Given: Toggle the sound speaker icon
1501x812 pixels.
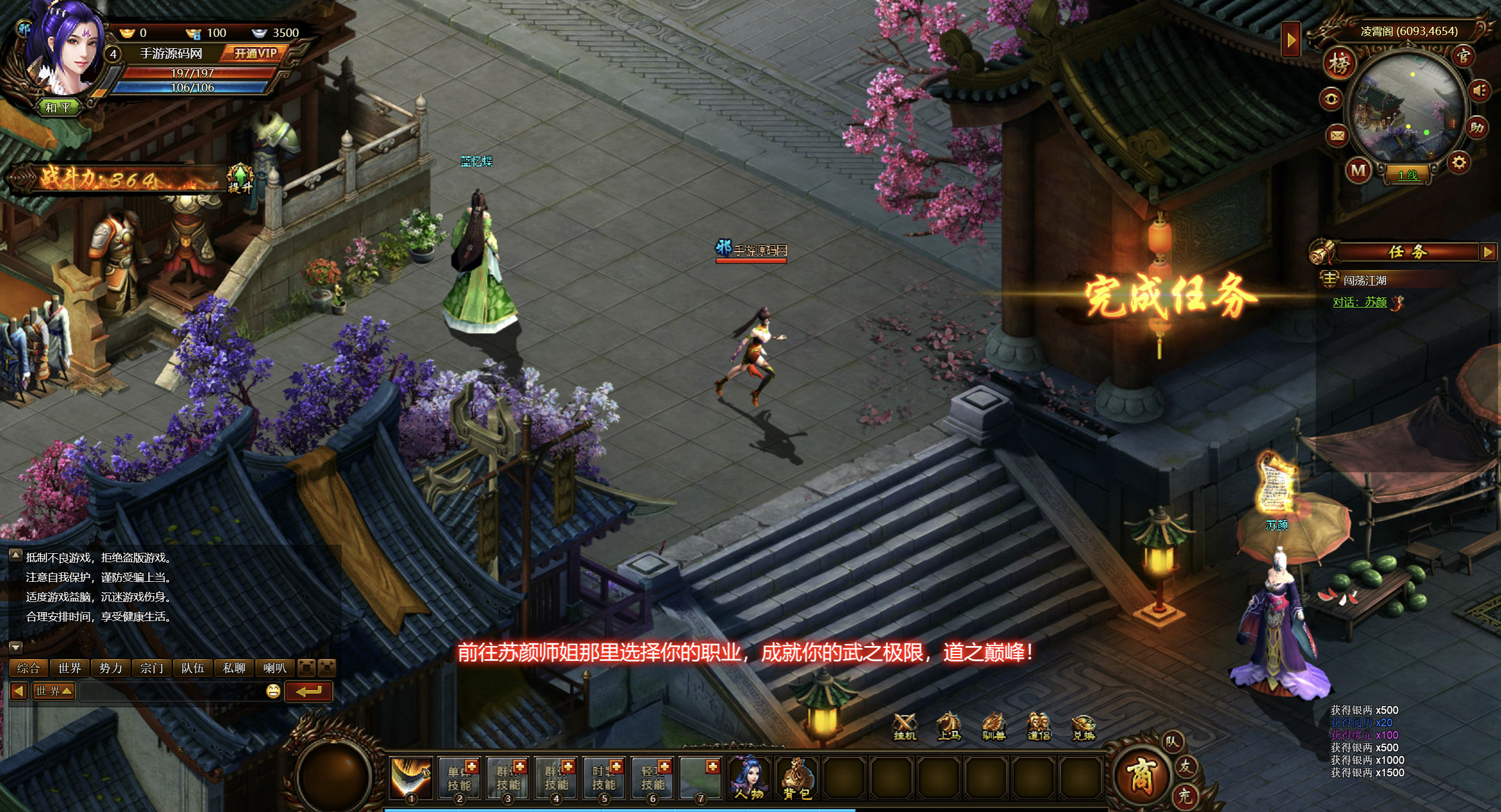Looking at the screenshot, I should (x=1480, y=91).
